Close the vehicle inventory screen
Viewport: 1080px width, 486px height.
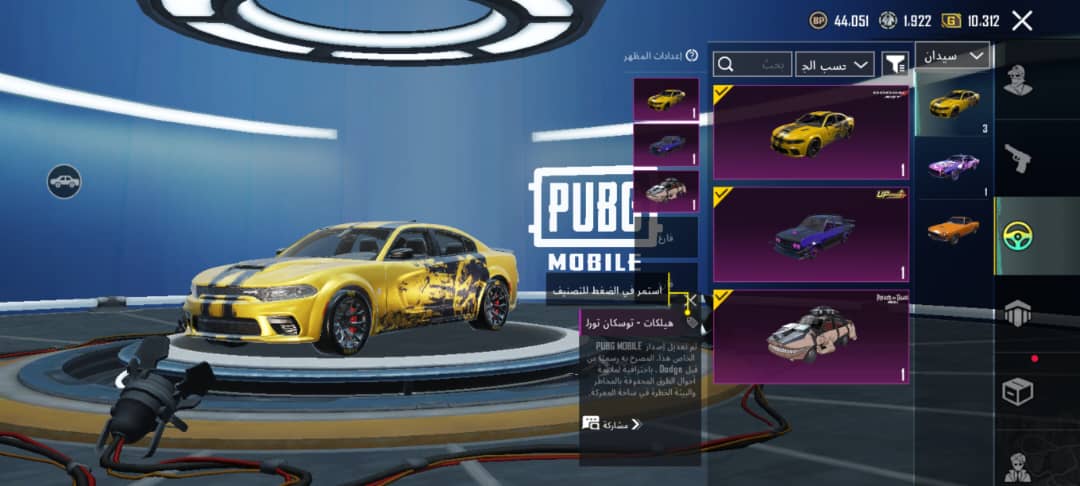(x=1021, y=20)
